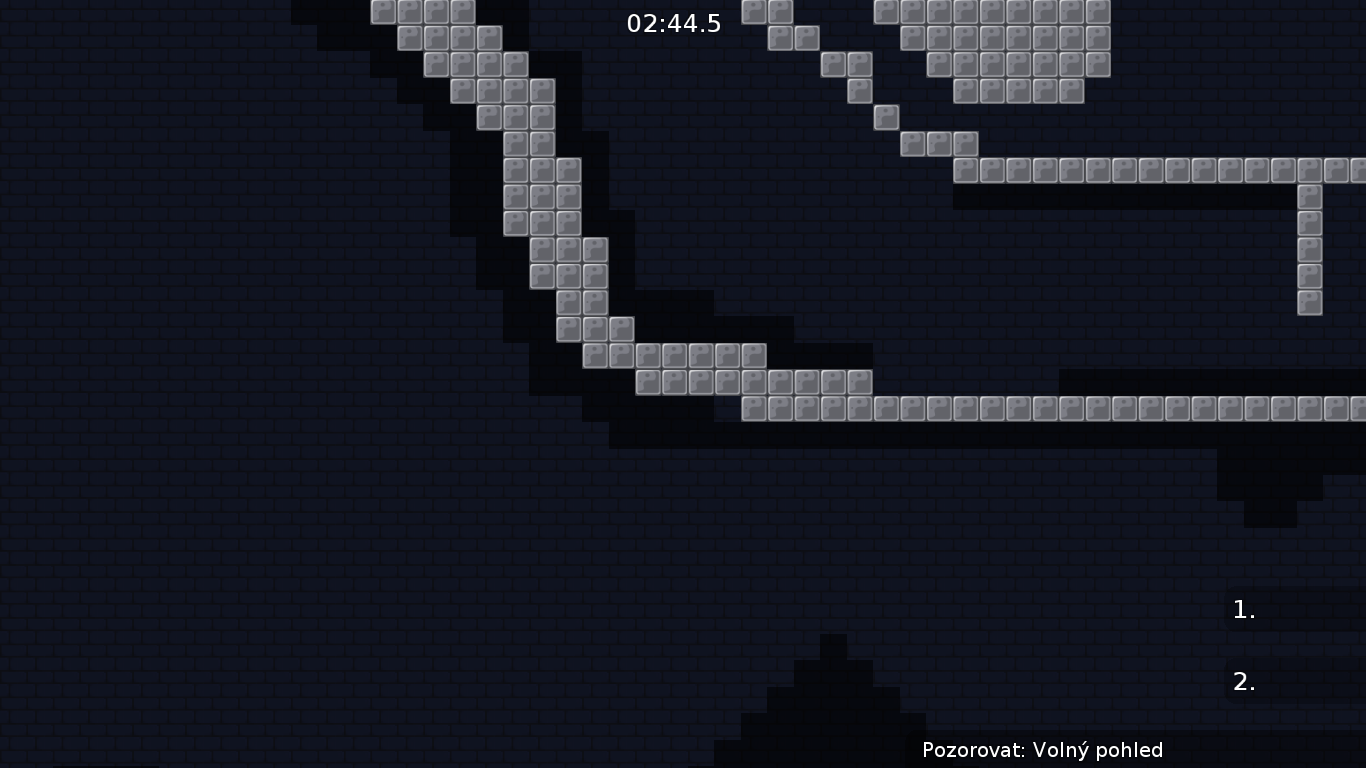Viewport: 1366px width, 768px height.
Task: Click the centered timer text at top of screen
Action: [x=673, y=24]
